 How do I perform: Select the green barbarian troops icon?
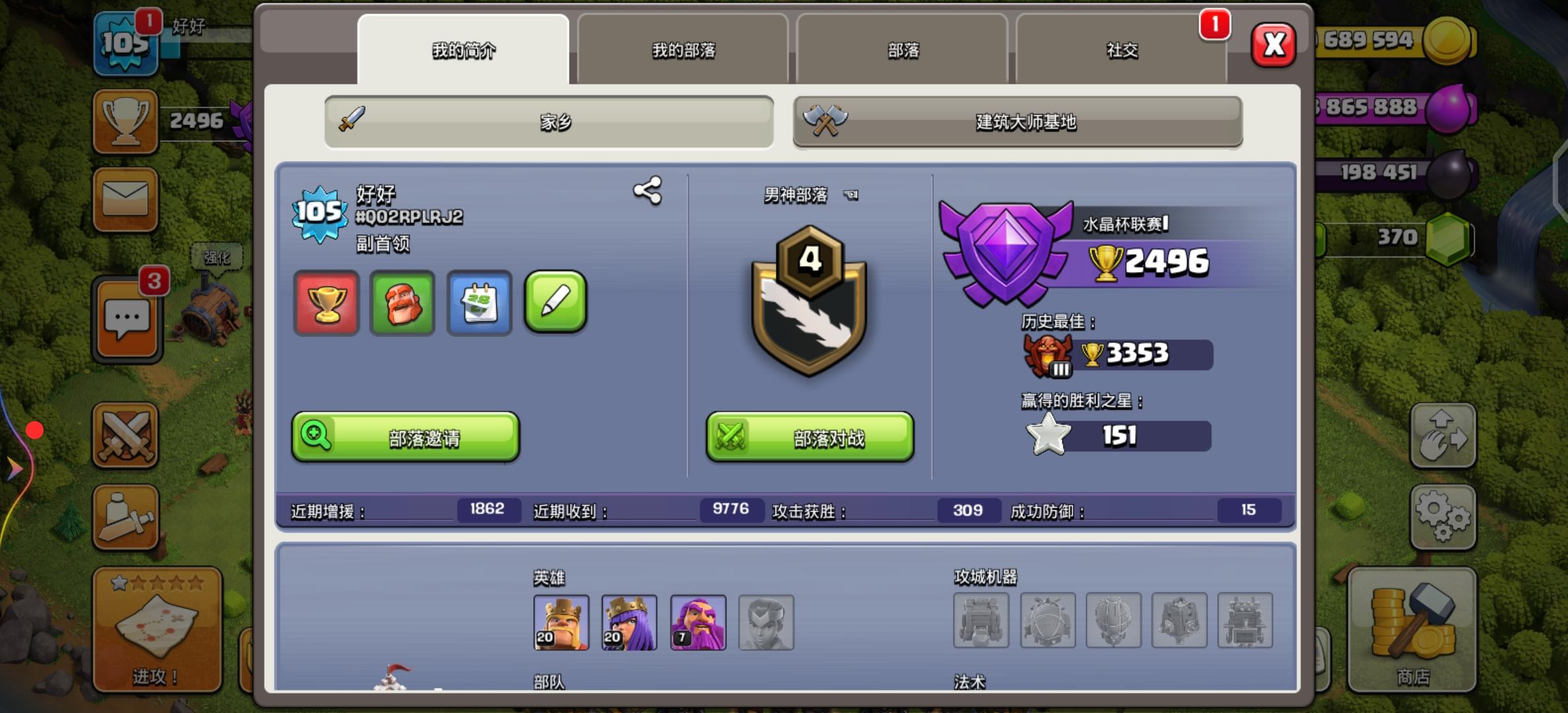(x=403, y=304)
